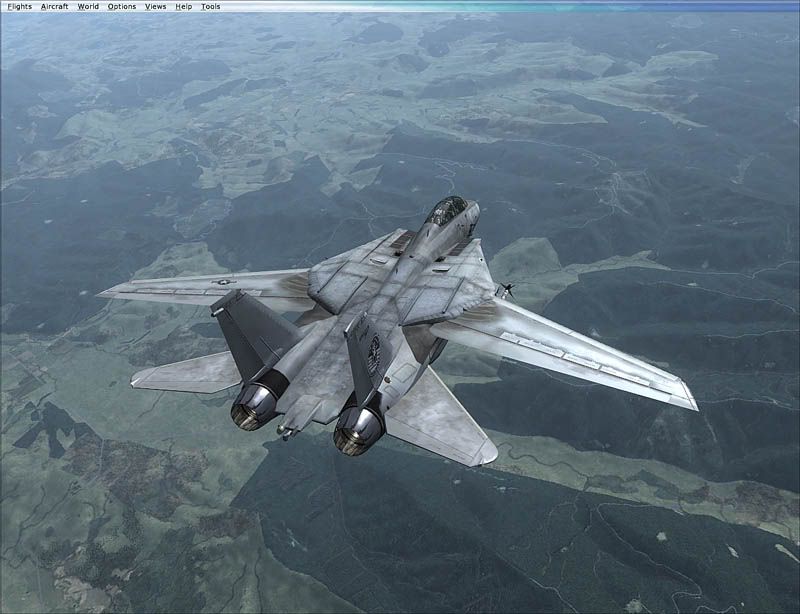Open the Help menu
Viewport: 800px width, 614px height.
[x=183, y=6]
